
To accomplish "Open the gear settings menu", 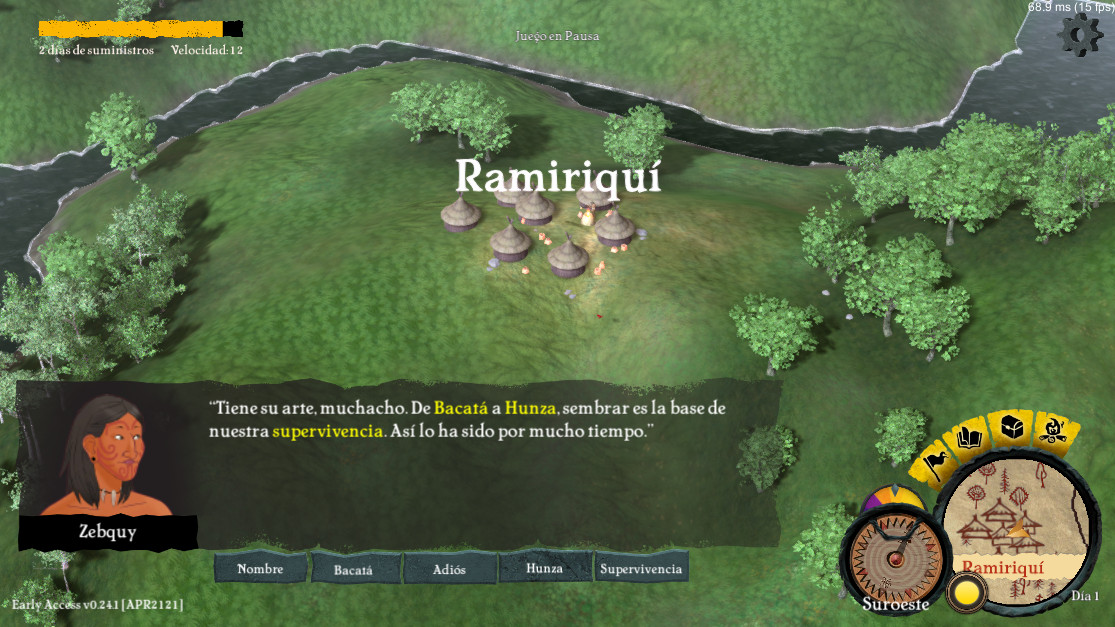I will [1079, 35].
